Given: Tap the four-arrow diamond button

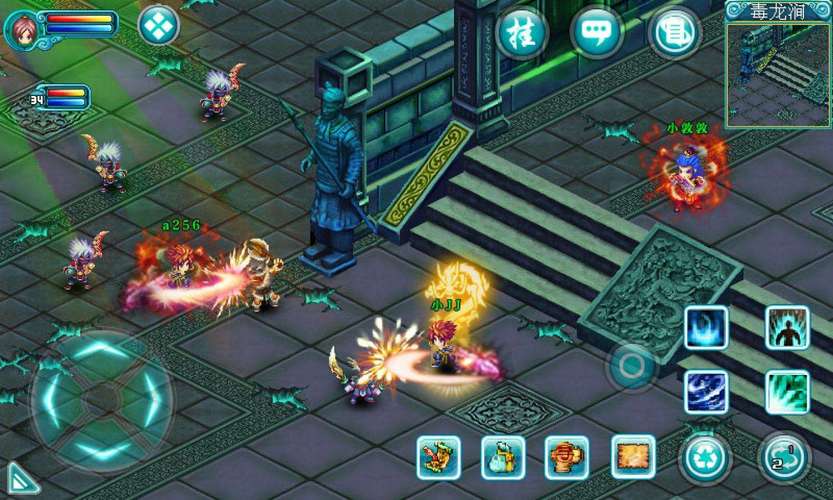Looking at the screenshot, I should point(158,25).
